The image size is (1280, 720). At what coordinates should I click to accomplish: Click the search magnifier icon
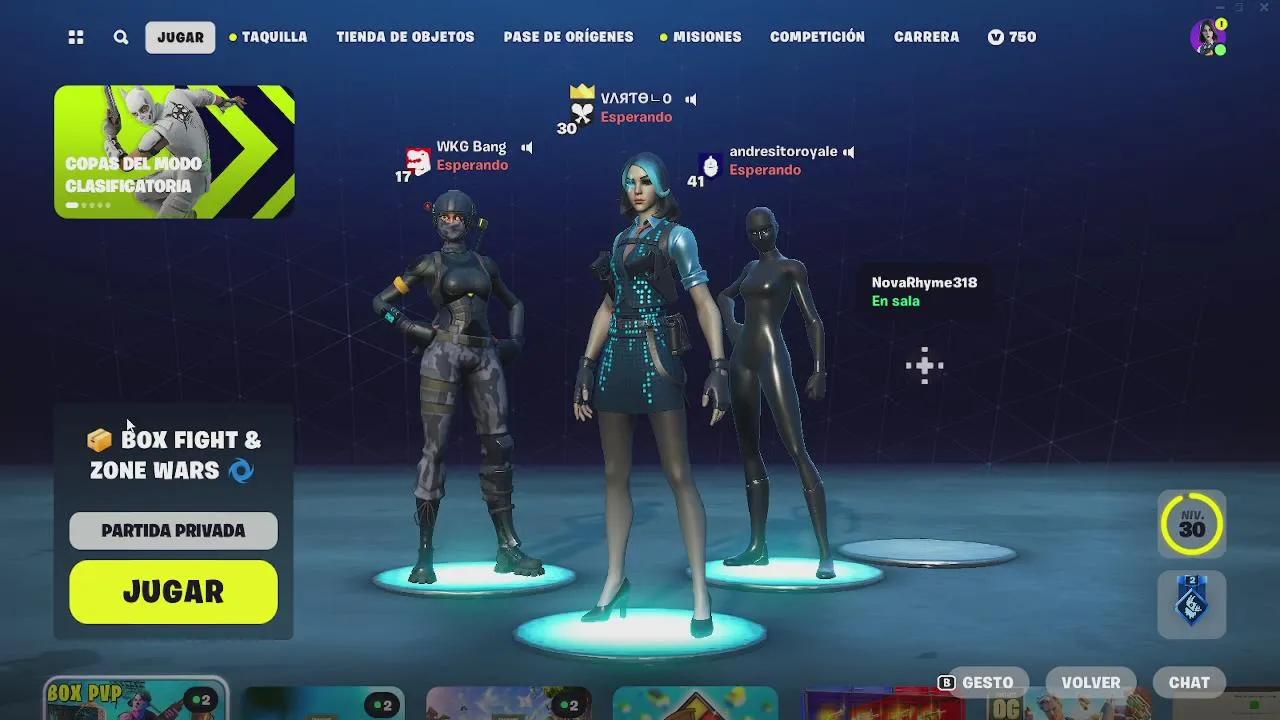point(120,37)
